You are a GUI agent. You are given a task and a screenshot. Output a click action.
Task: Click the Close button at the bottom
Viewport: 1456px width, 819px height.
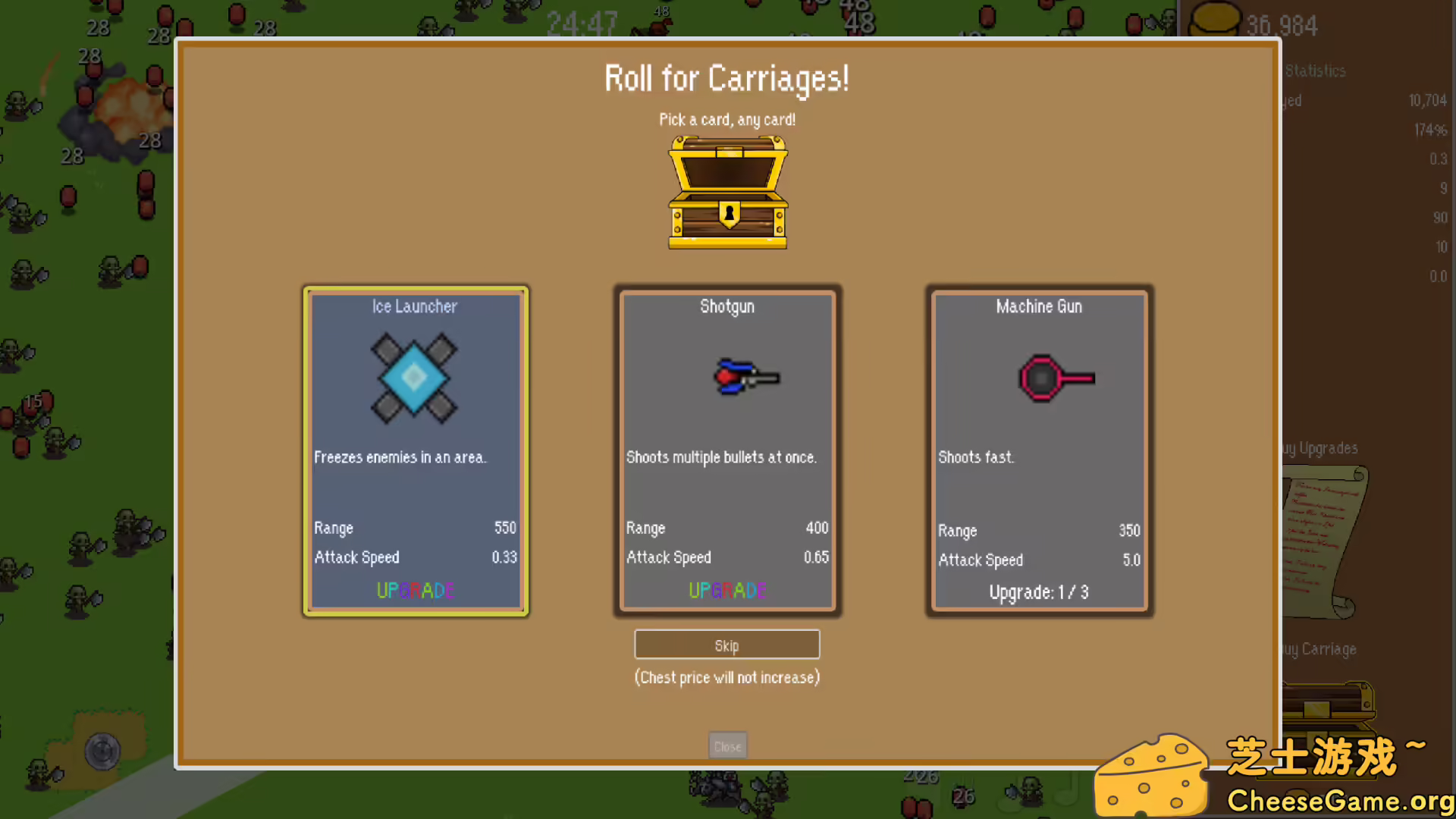coord(726,745)
